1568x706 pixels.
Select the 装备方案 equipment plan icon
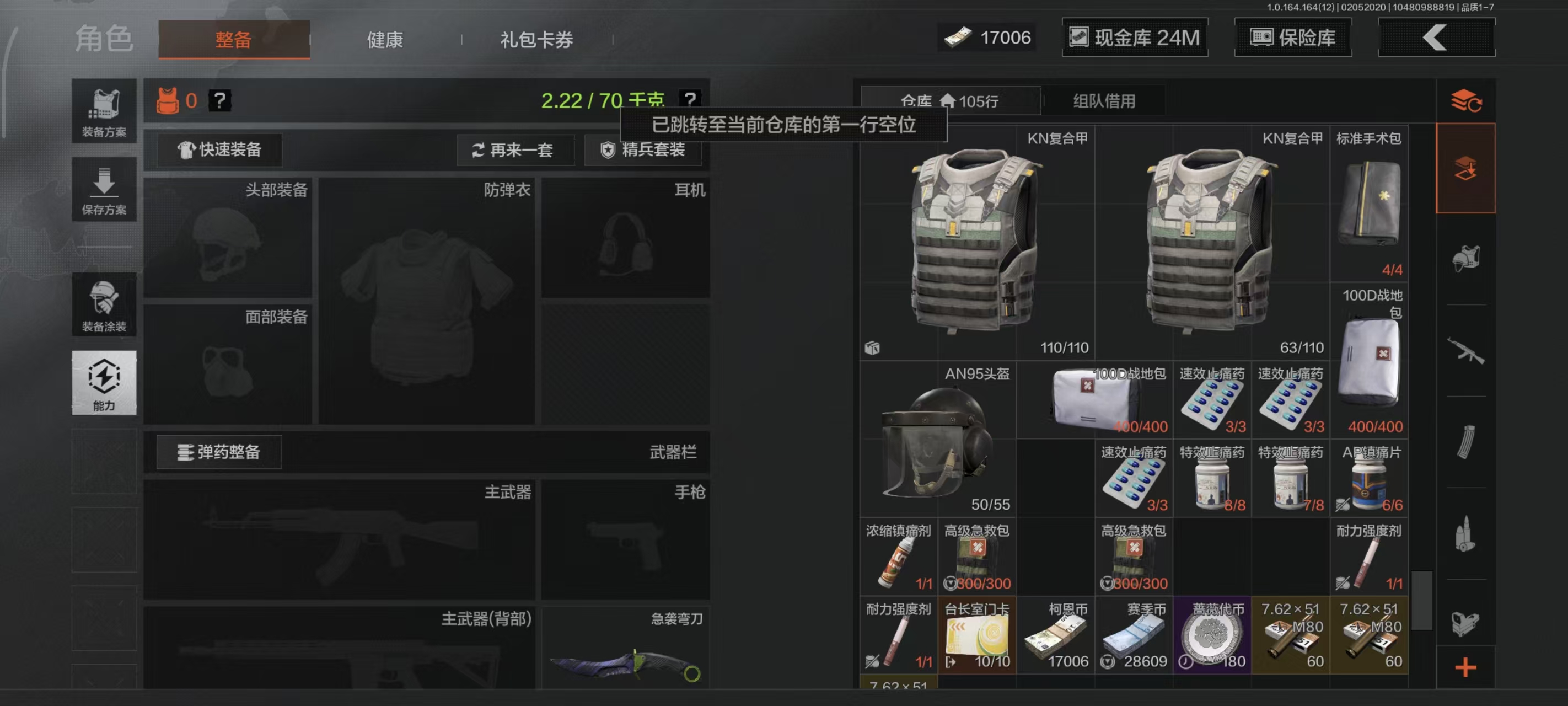pos(104,113)
